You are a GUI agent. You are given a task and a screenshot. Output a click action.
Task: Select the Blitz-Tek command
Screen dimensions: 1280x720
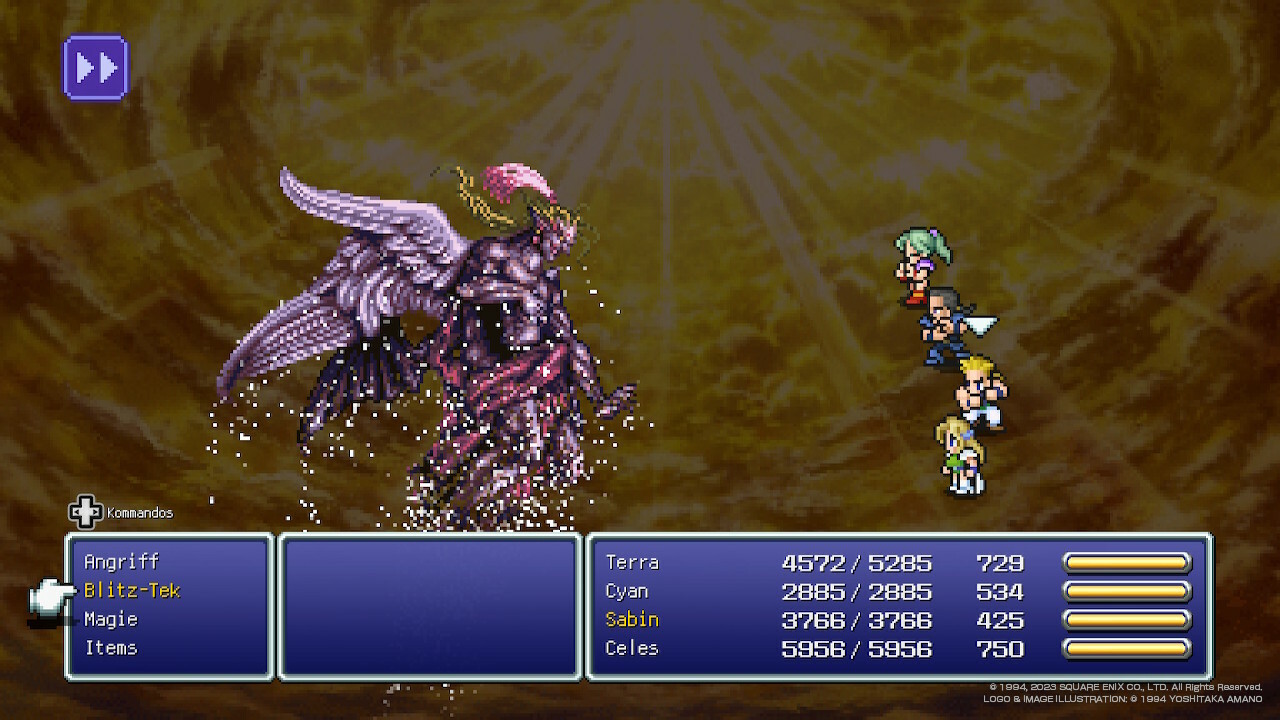click(x=132, y=591)
